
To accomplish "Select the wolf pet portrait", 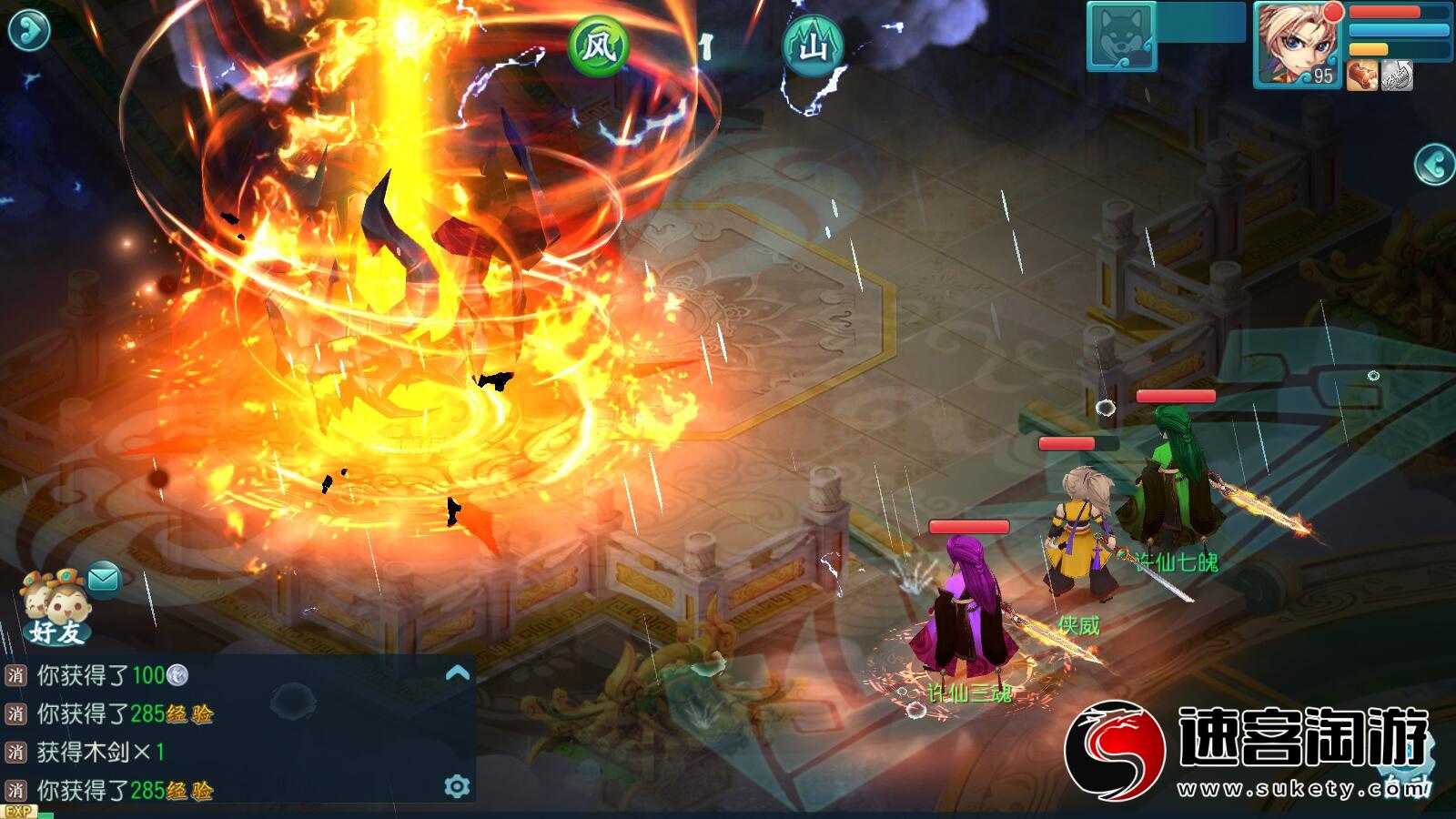I will [1122, 36].
